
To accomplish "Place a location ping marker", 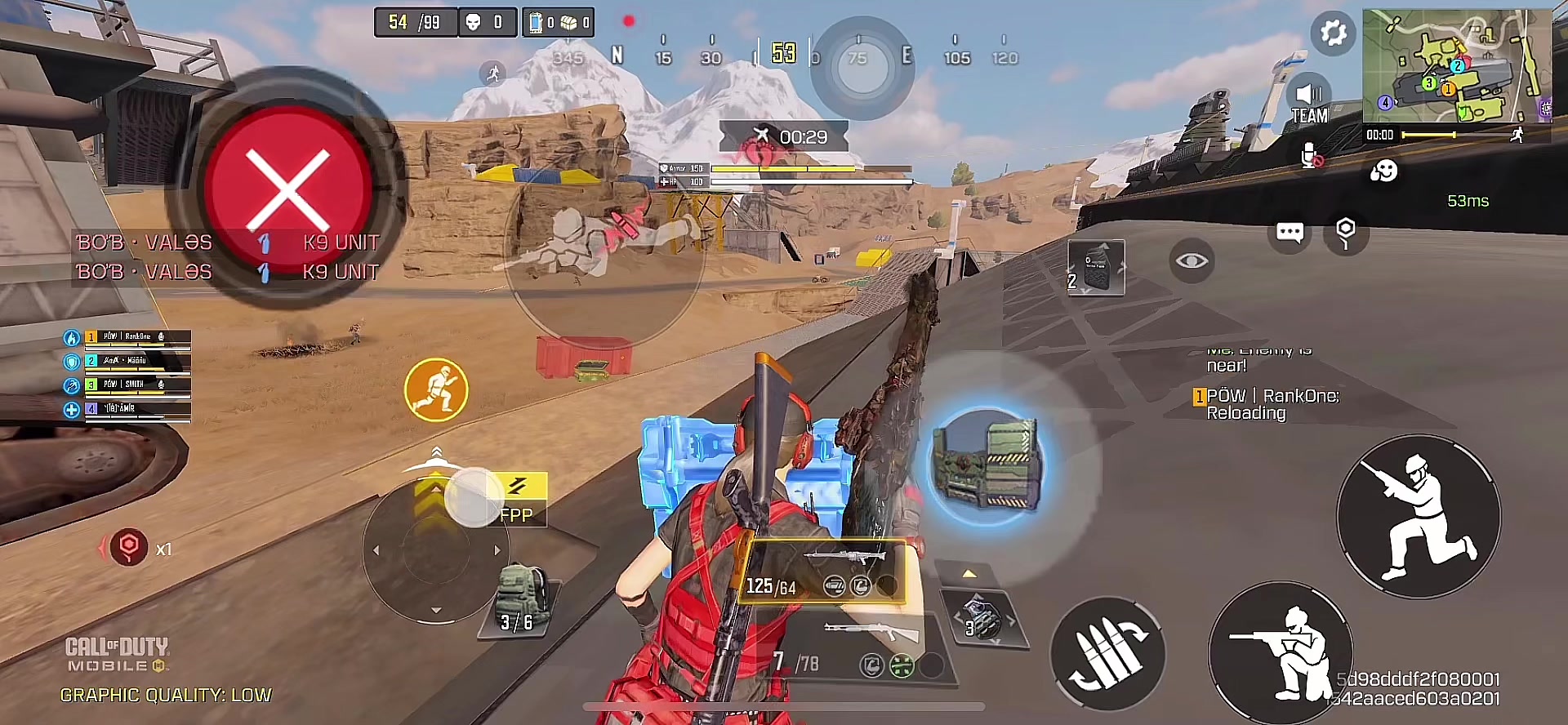I will [x=1345, y=233].
